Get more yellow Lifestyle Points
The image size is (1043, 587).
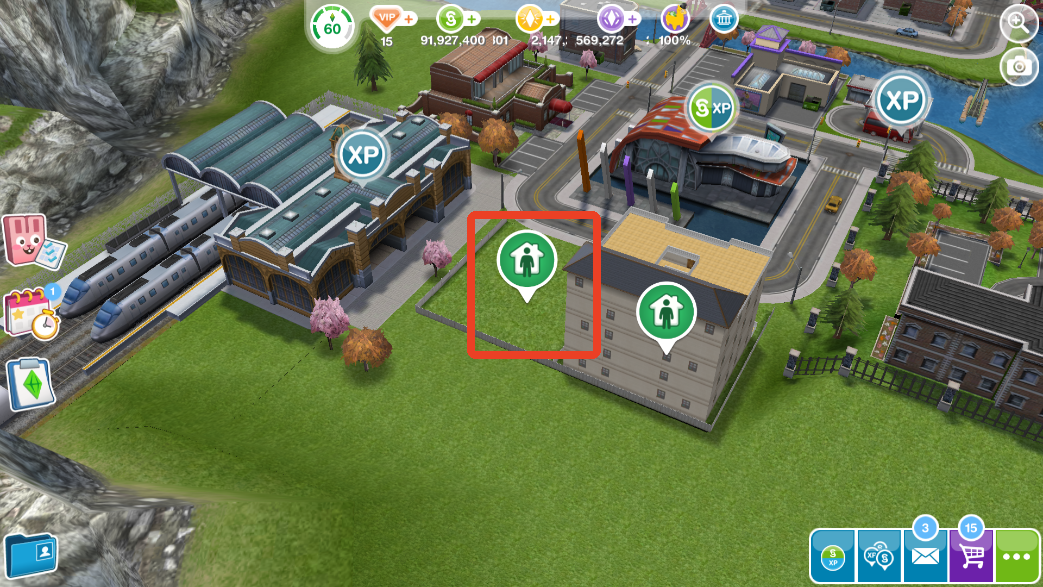(x=531, y=19)
